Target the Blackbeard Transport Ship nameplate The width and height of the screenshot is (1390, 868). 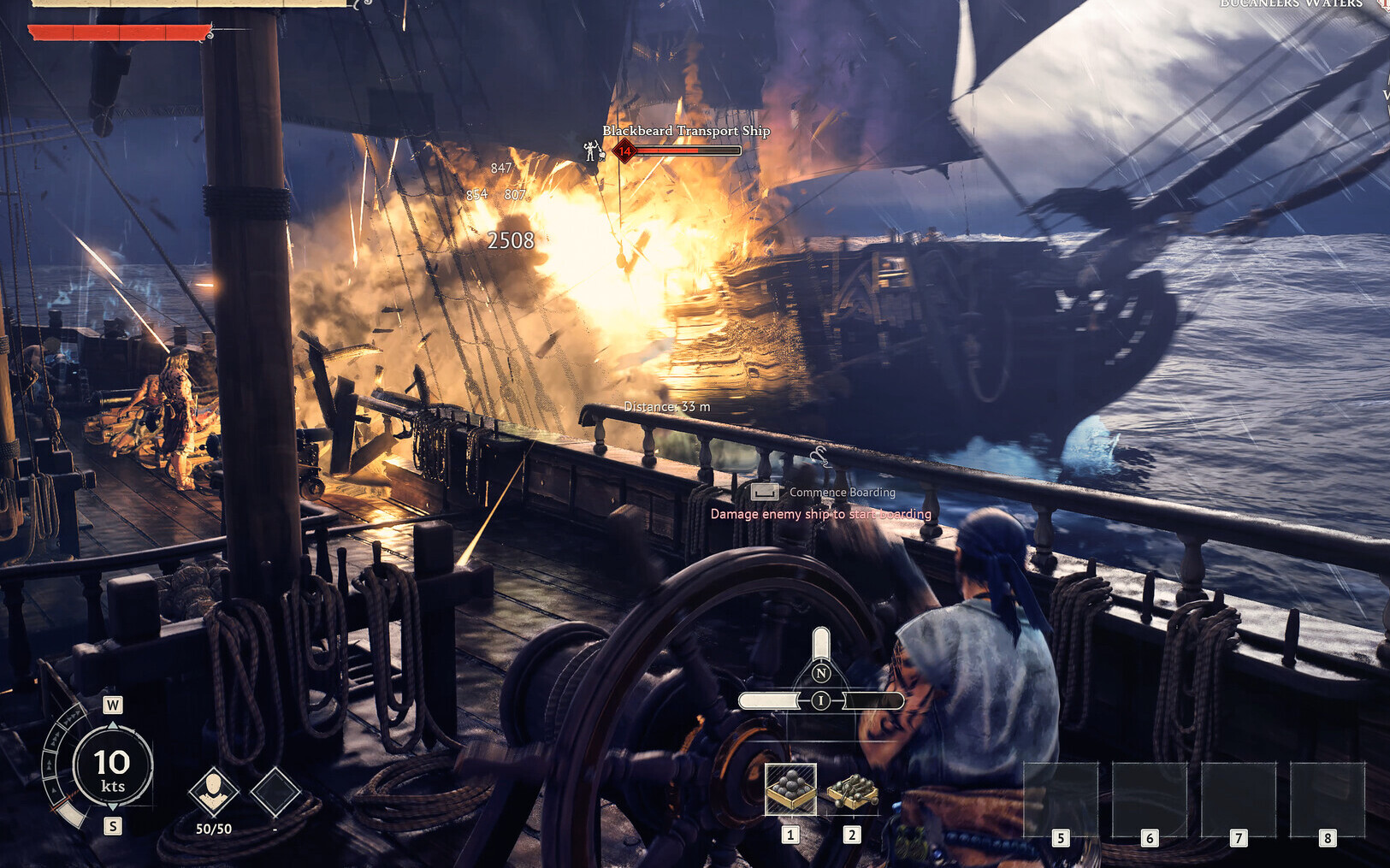pos(686,131)
